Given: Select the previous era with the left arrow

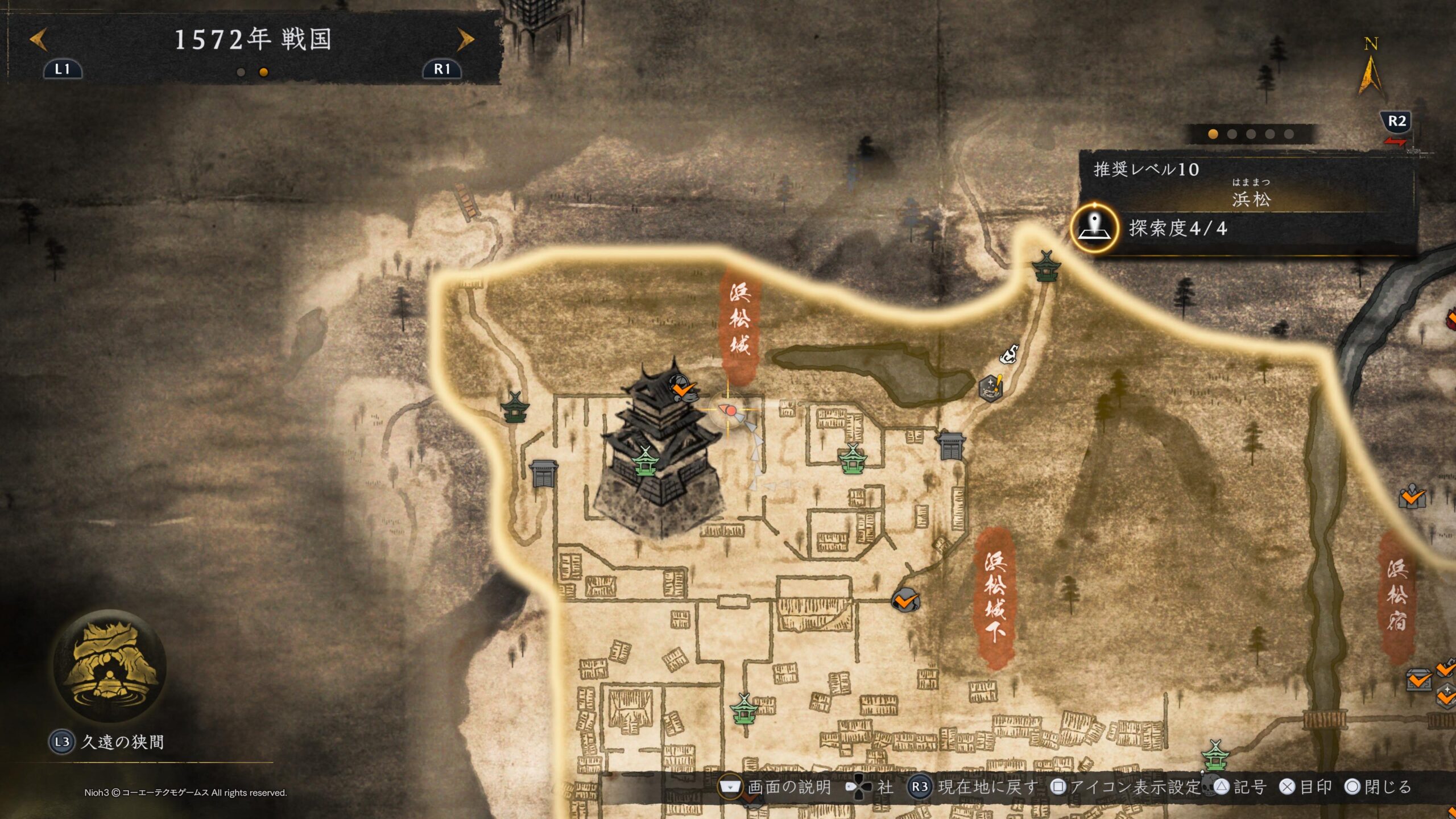Looking at the screenshot, I should pyautogui.click(x=39, y=40).
